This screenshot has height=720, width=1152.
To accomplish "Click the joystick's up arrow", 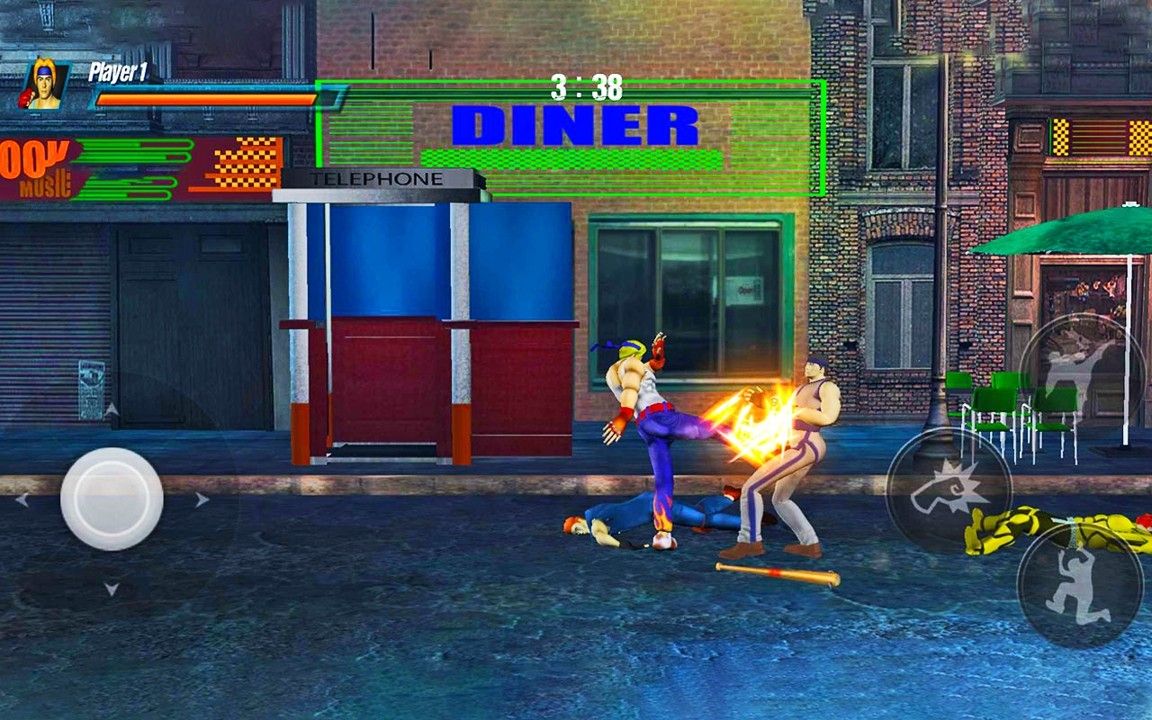I will click(111, 409).
